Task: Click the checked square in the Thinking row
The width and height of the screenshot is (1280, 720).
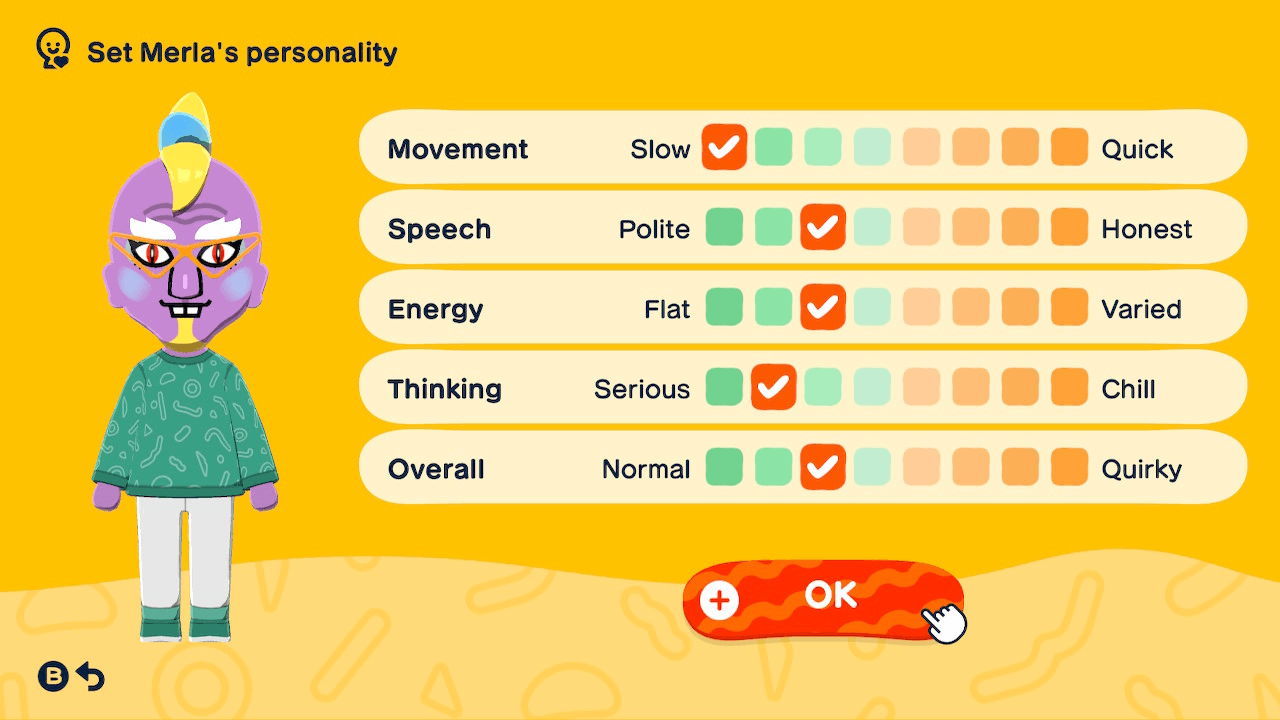Action: [773, 387]
